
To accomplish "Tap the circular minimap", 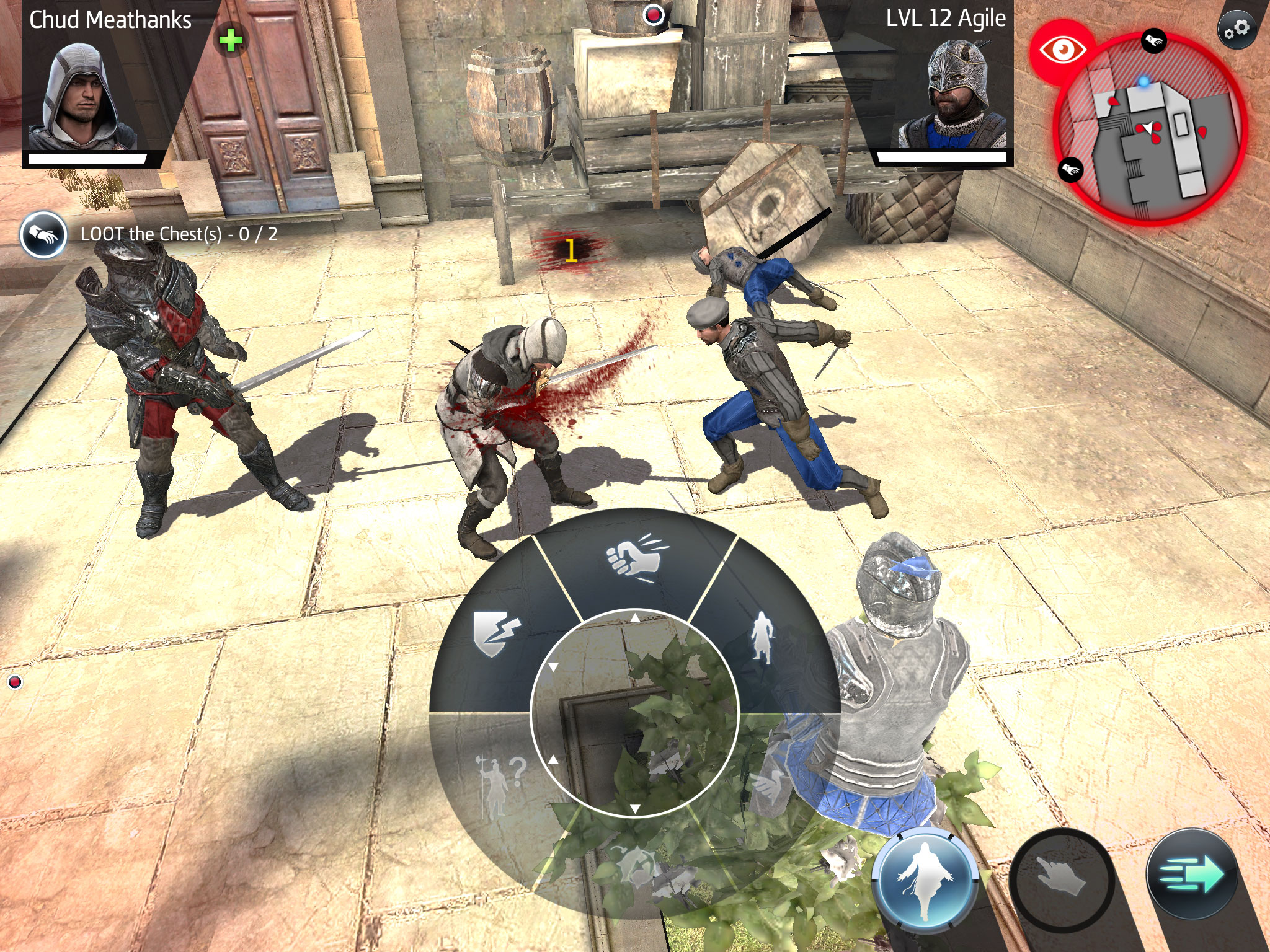I will click(x=1149, y=129).
